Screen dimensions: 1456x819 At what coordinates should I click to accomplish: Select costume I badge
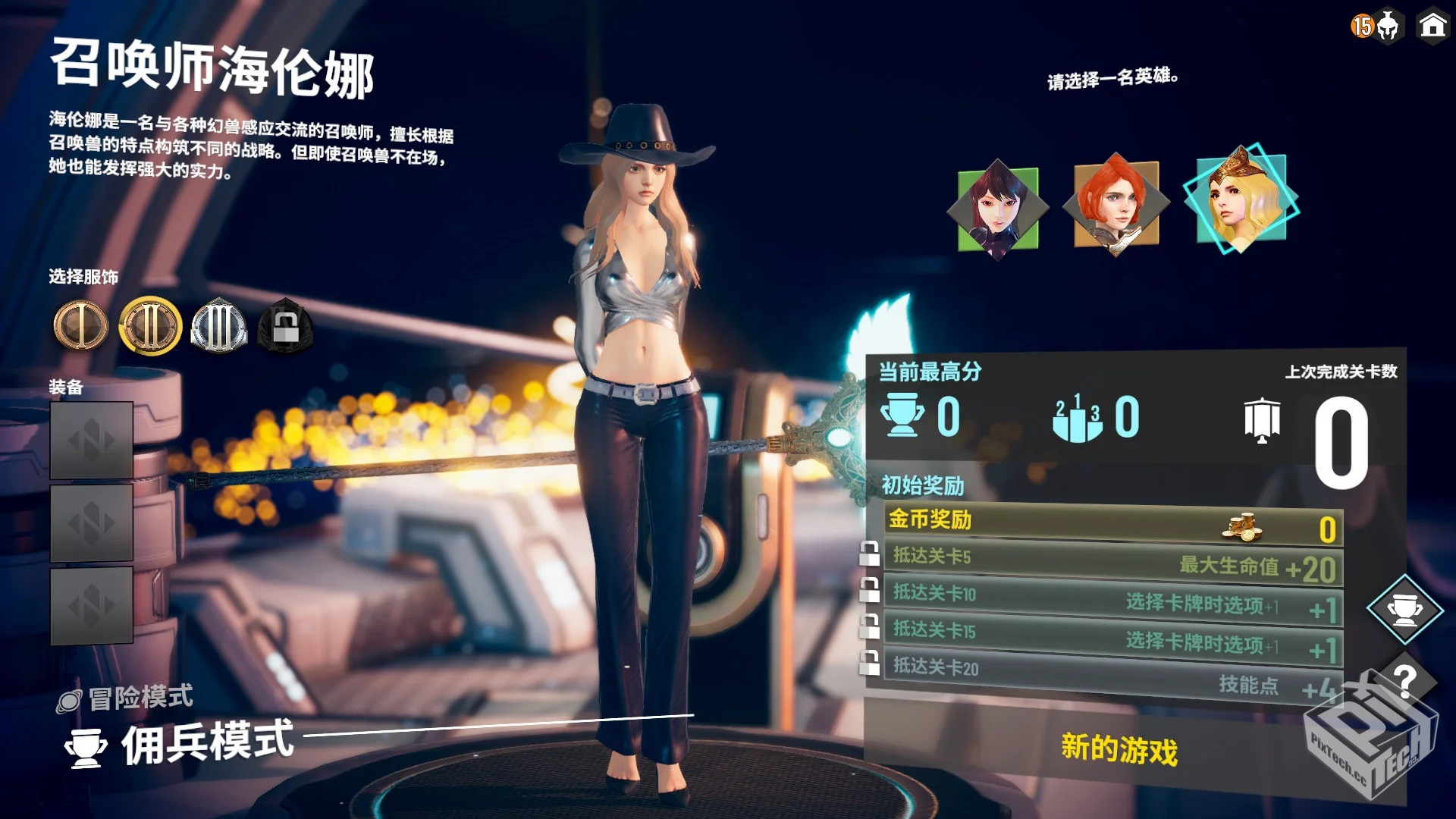[x=81, y=326]
